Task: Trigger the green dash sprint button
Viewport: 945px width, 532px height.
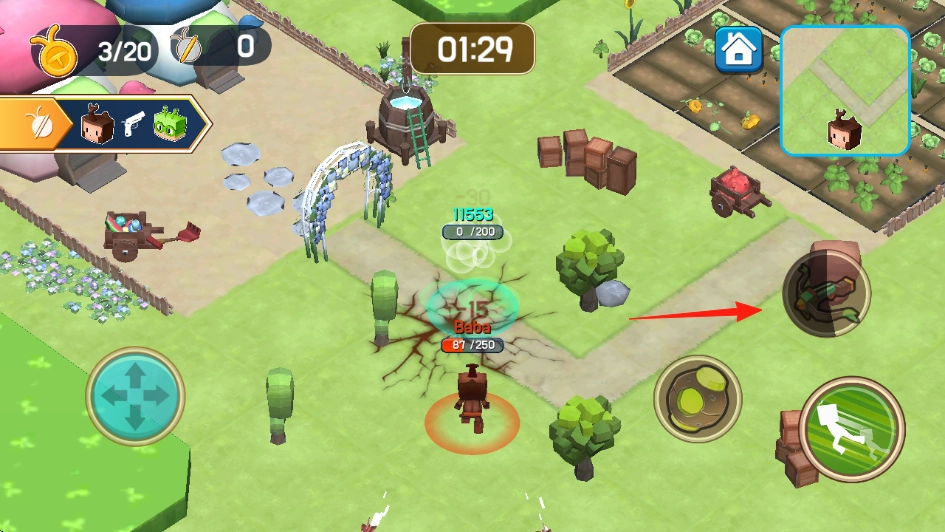Action: (852, 430)
